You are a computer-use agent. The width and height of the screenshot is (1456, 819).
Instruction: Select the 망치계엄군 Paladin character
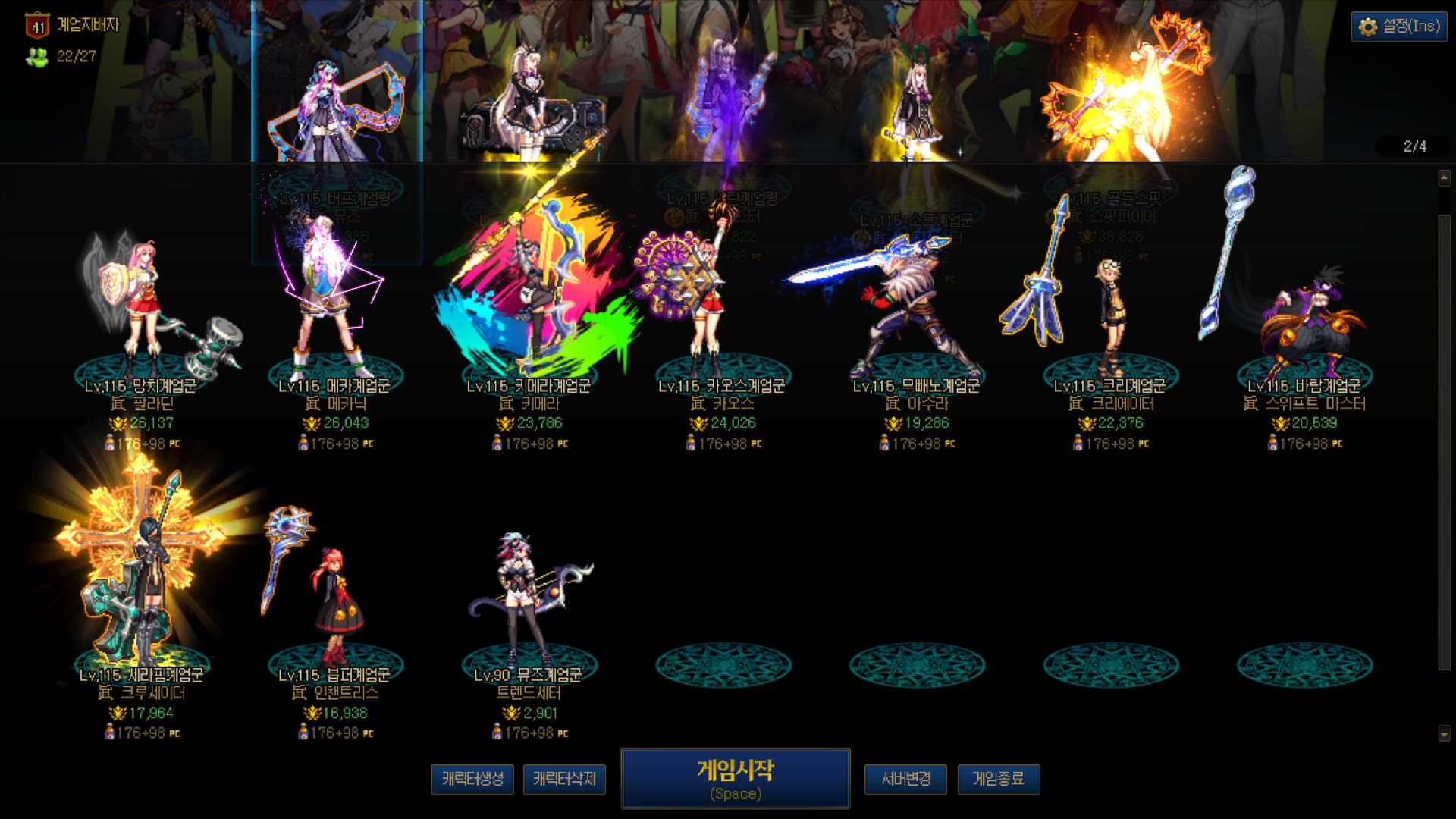coord(142,318)
